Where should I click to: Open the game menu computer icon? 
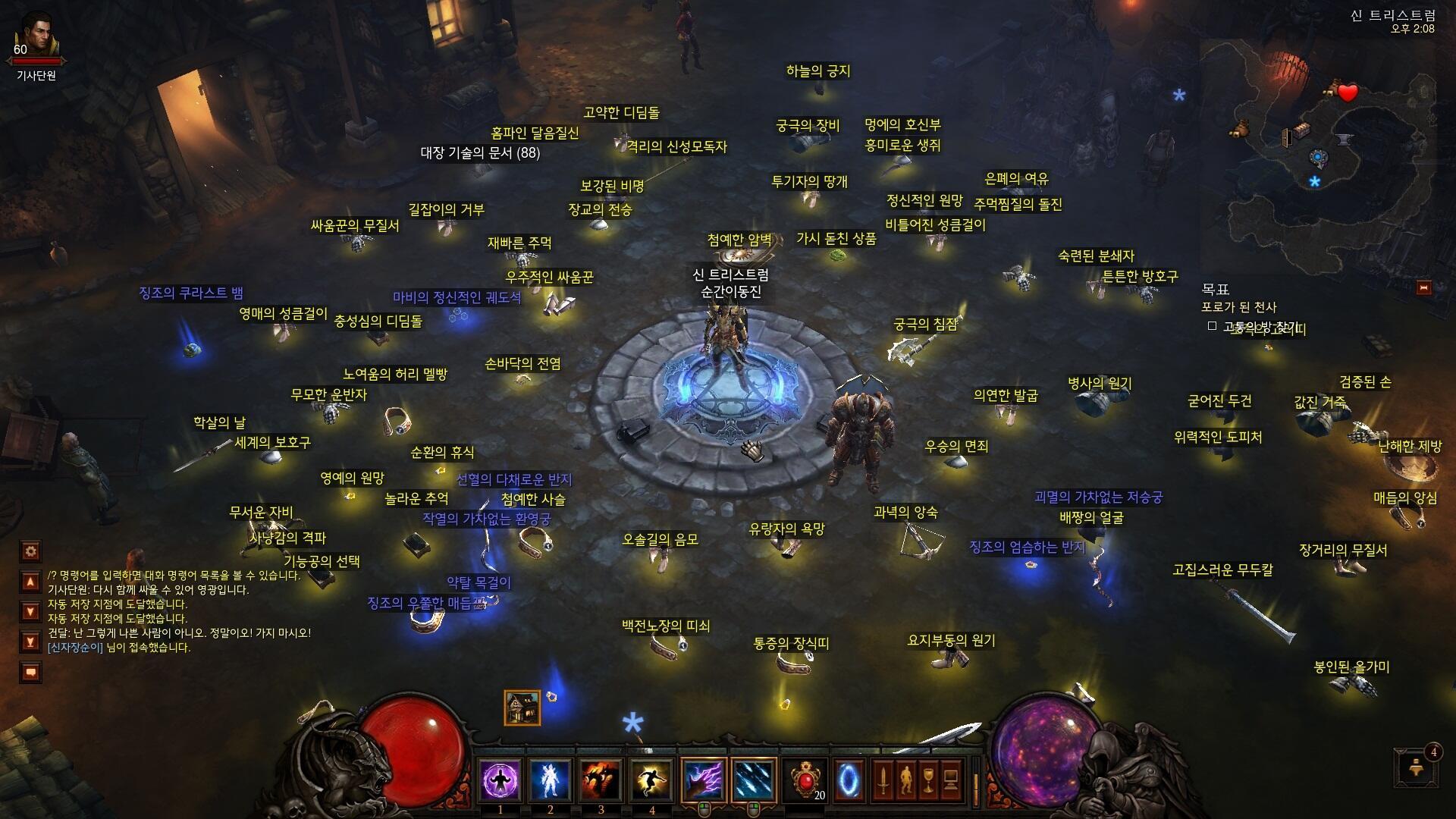[952, 780]
